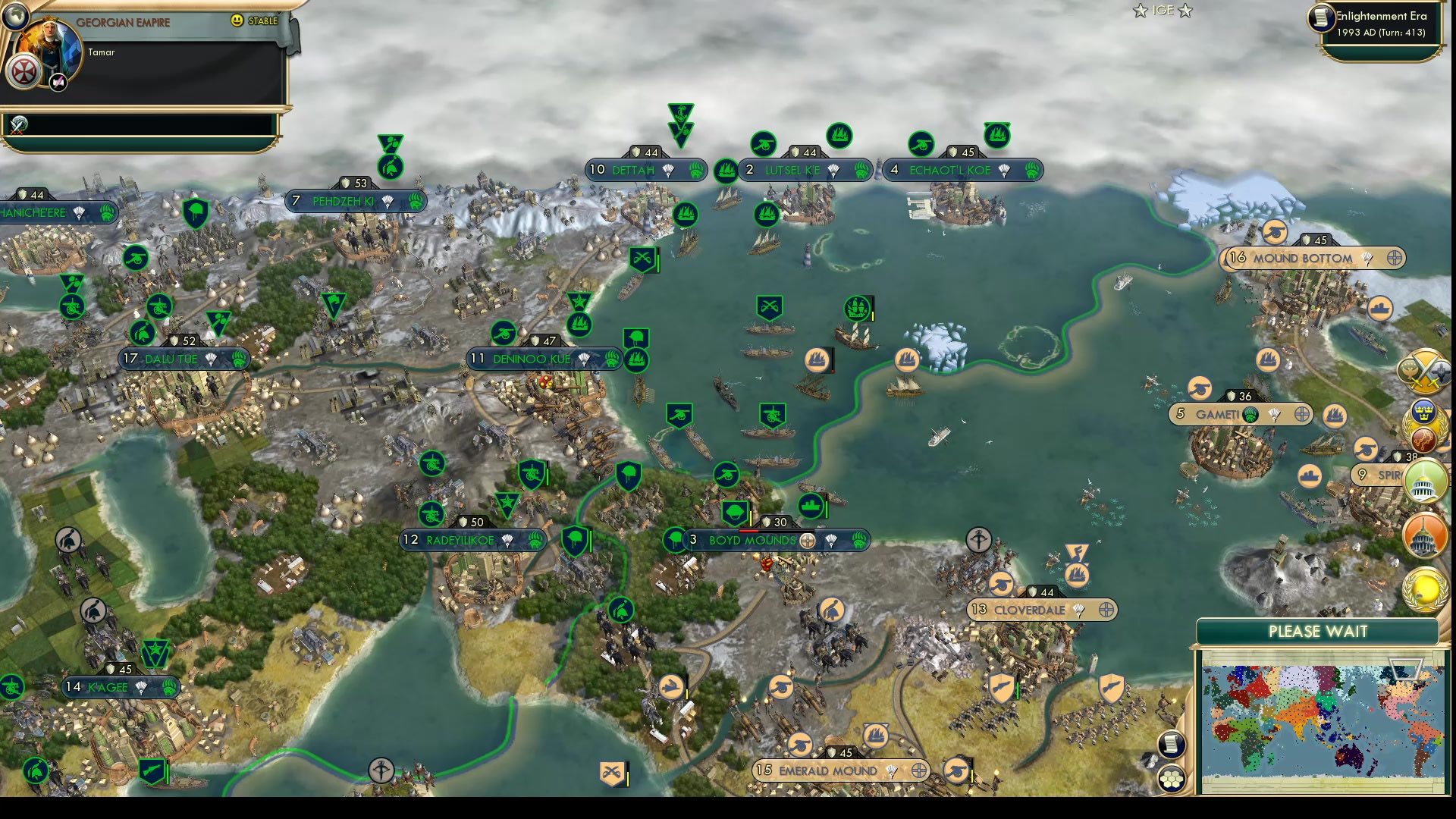Click the paratrooper icon on Dettah's banner
The width and height of the screenshot is (1456, 819).
[x=668, y=171]
